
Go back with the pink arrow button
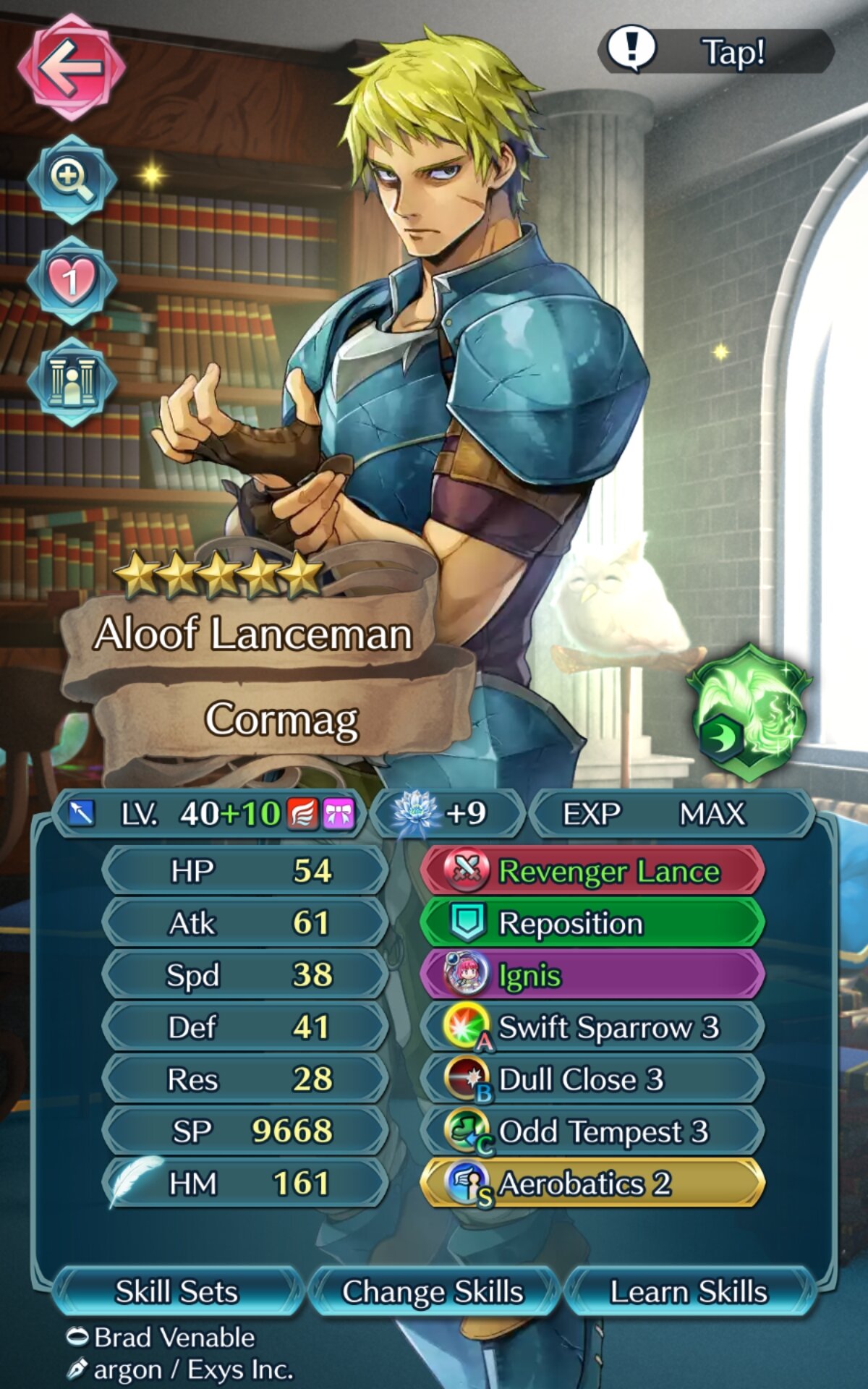point(71,67)
